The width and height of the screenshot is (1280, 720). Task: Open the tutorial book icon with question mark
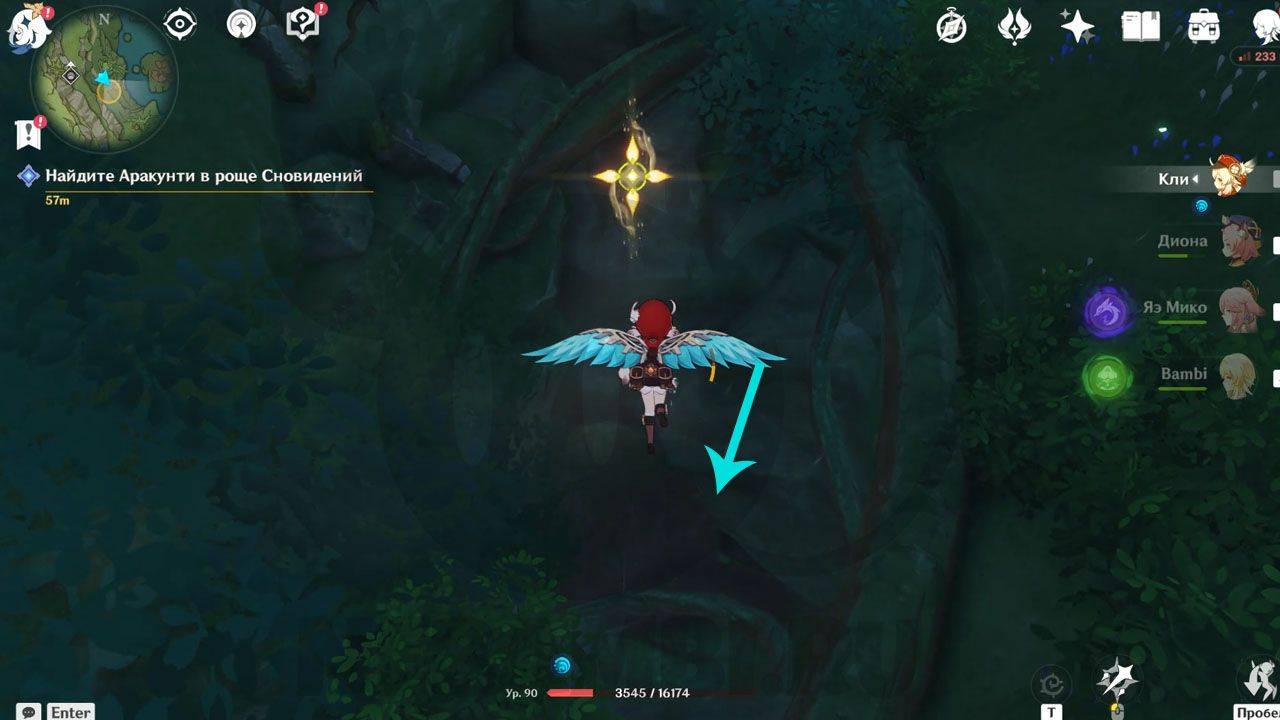pyautogui.click(x=302, y=24)
